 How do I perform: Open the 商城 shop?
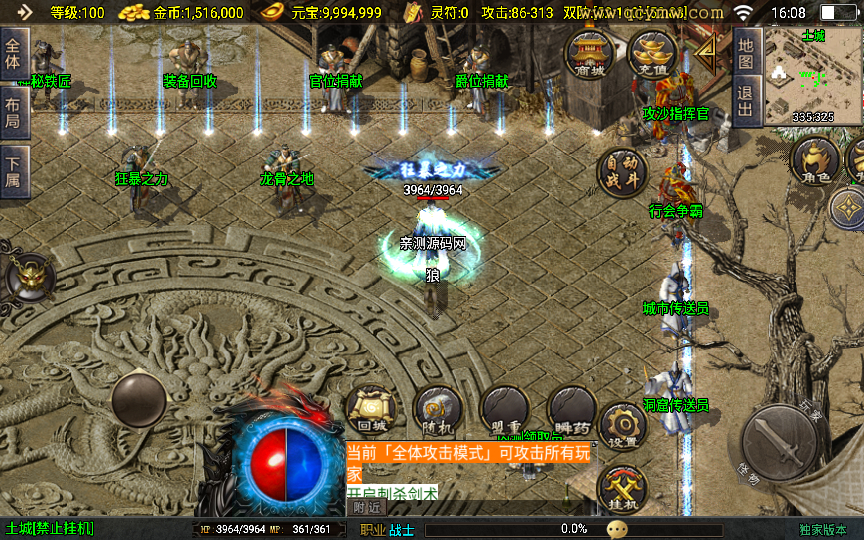[590, 53]
